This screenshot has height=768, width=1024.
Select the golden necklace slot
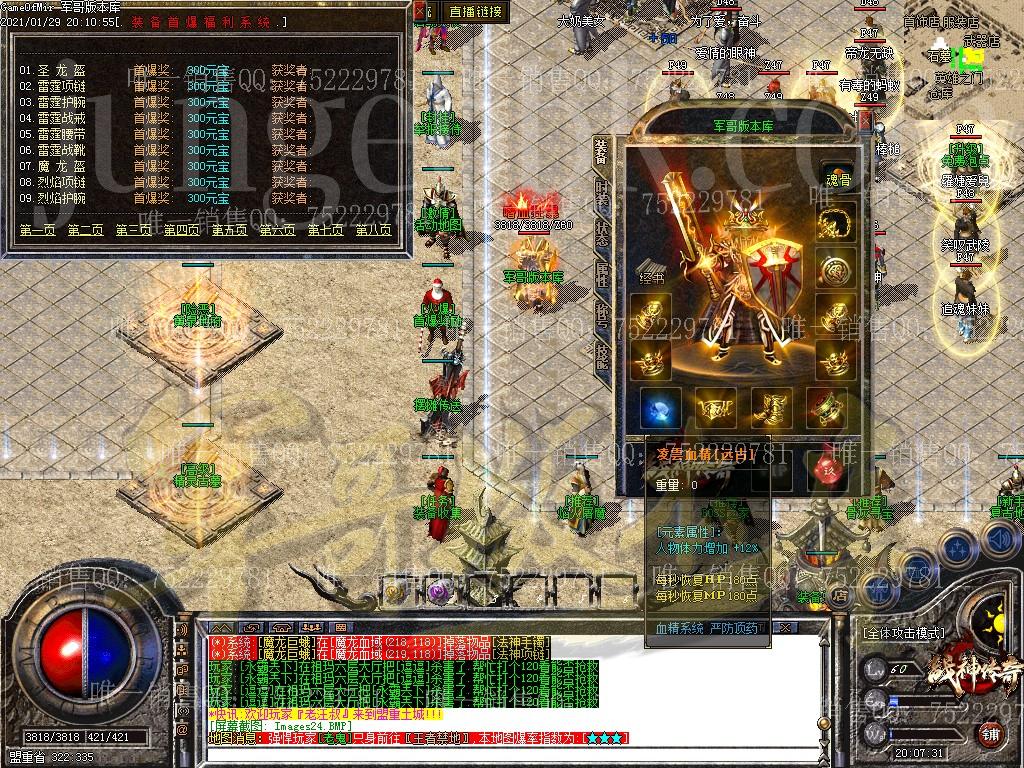point(836,222)
